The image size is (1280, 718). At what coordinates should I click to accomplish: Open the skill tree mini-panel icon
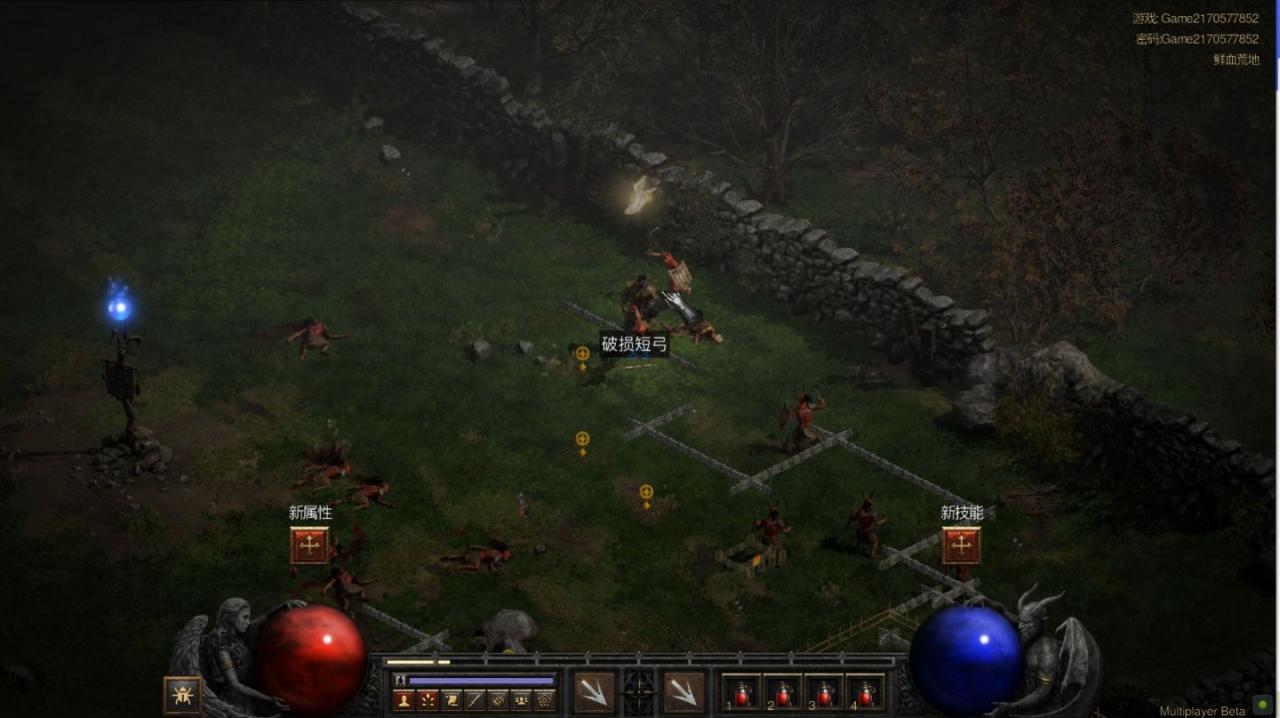pos(428,700)
